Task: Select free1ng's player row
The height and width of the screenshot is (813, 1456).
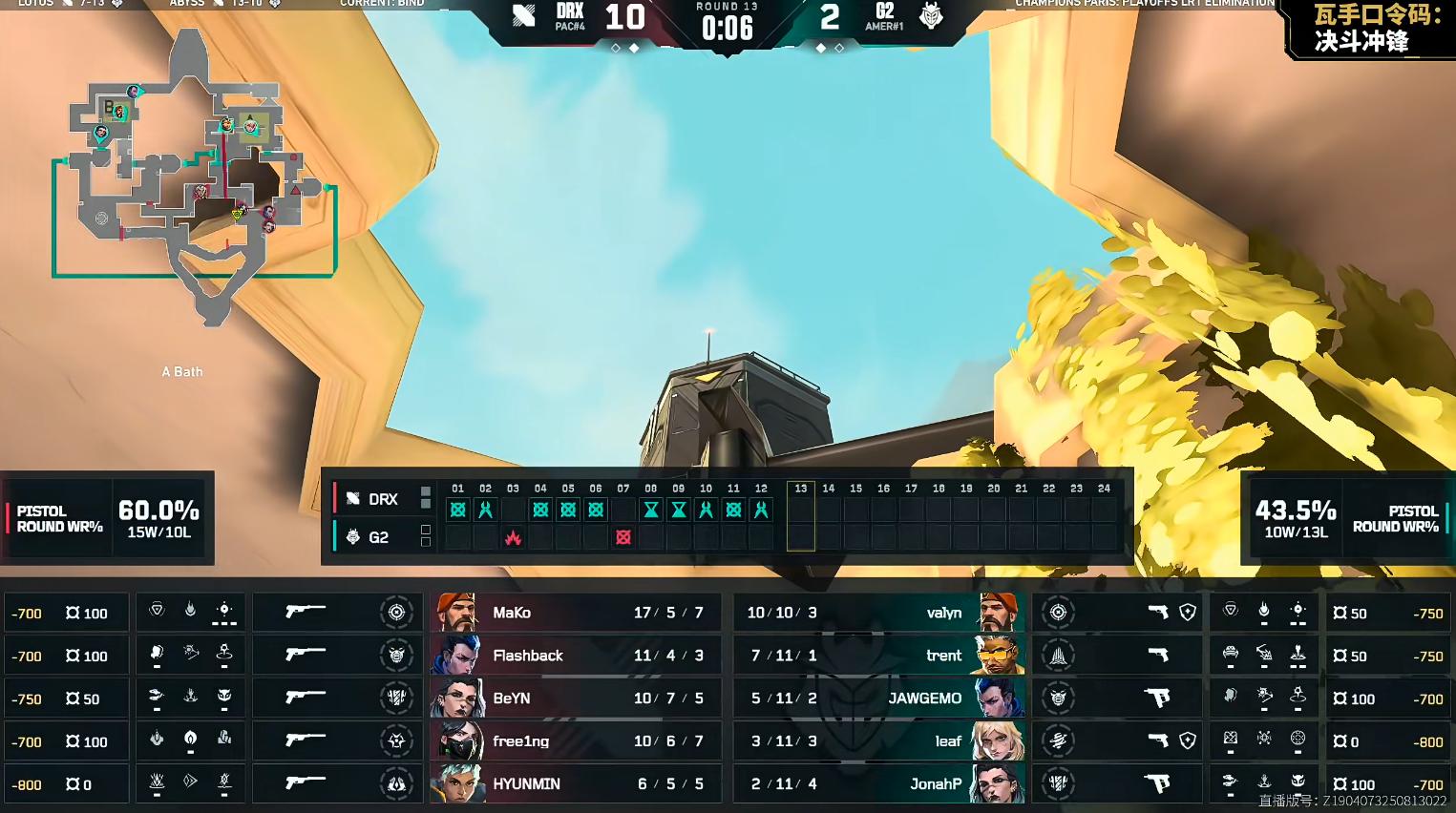Action: click(x=570, y=741)
